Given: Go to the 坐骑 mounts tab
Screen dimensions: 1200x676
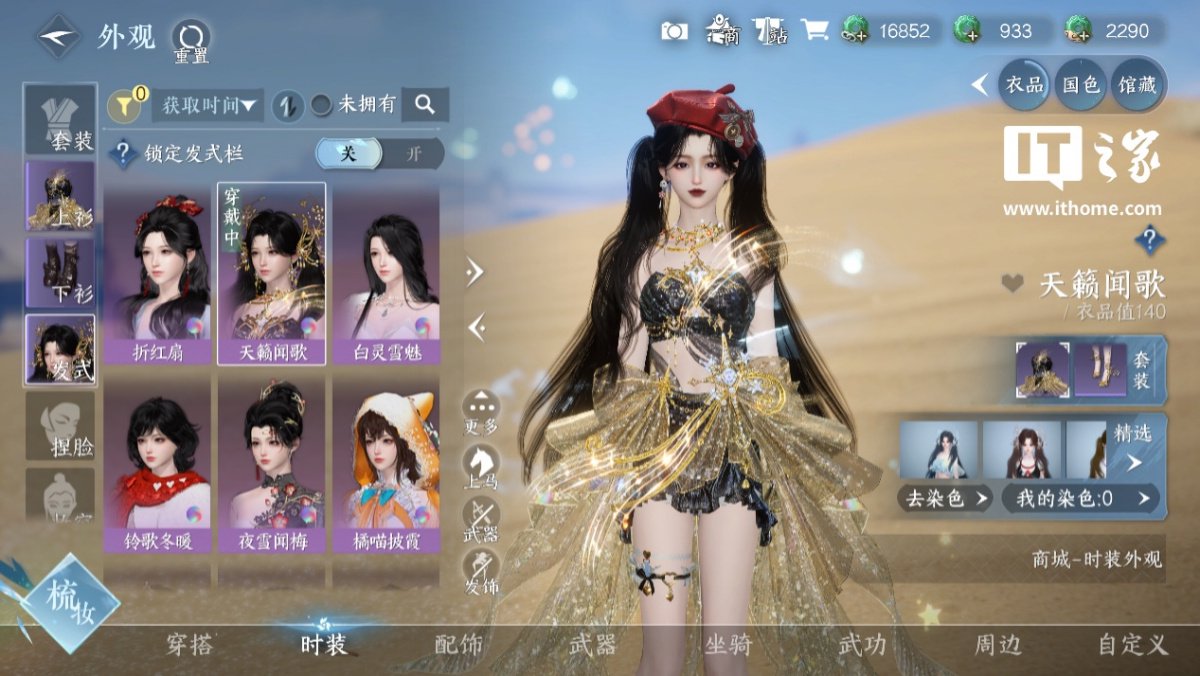Looking at the screenshot, I should (x=727, y=645).
